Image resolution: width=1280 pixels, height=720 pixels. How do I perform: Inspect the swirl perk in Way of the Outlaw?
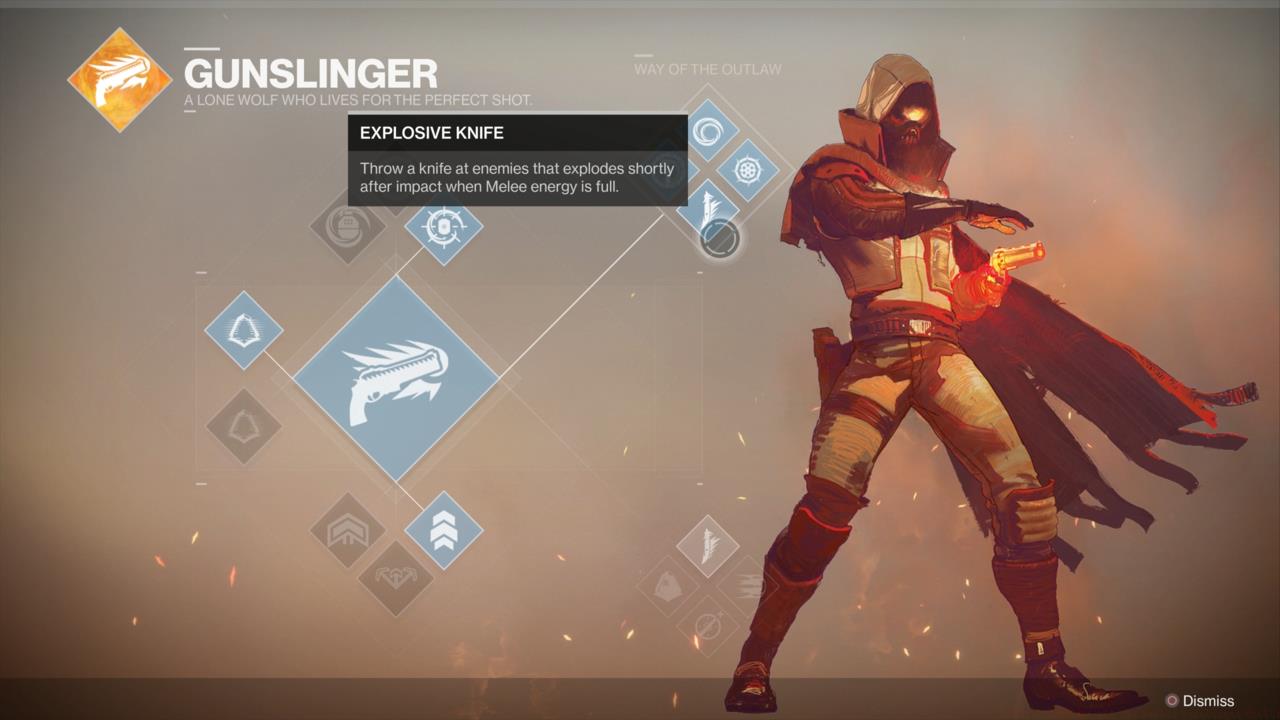(x=709, y=131)
